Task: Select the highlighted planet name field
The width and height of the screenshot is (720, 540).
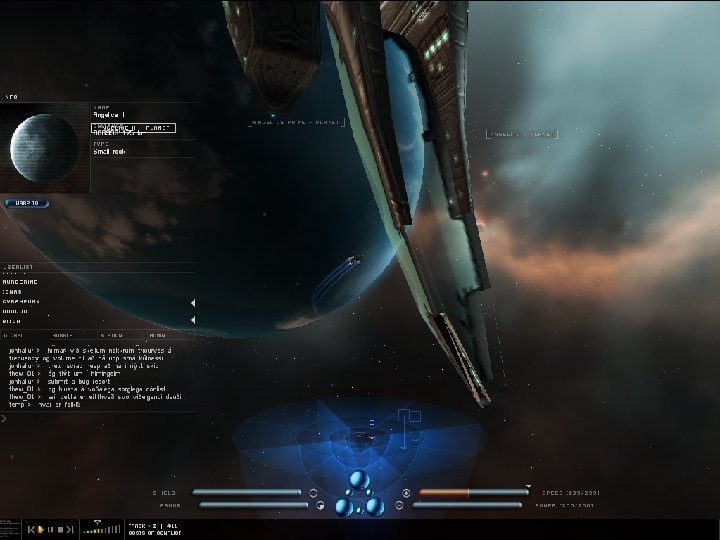Action: click(x=134, y=128)
